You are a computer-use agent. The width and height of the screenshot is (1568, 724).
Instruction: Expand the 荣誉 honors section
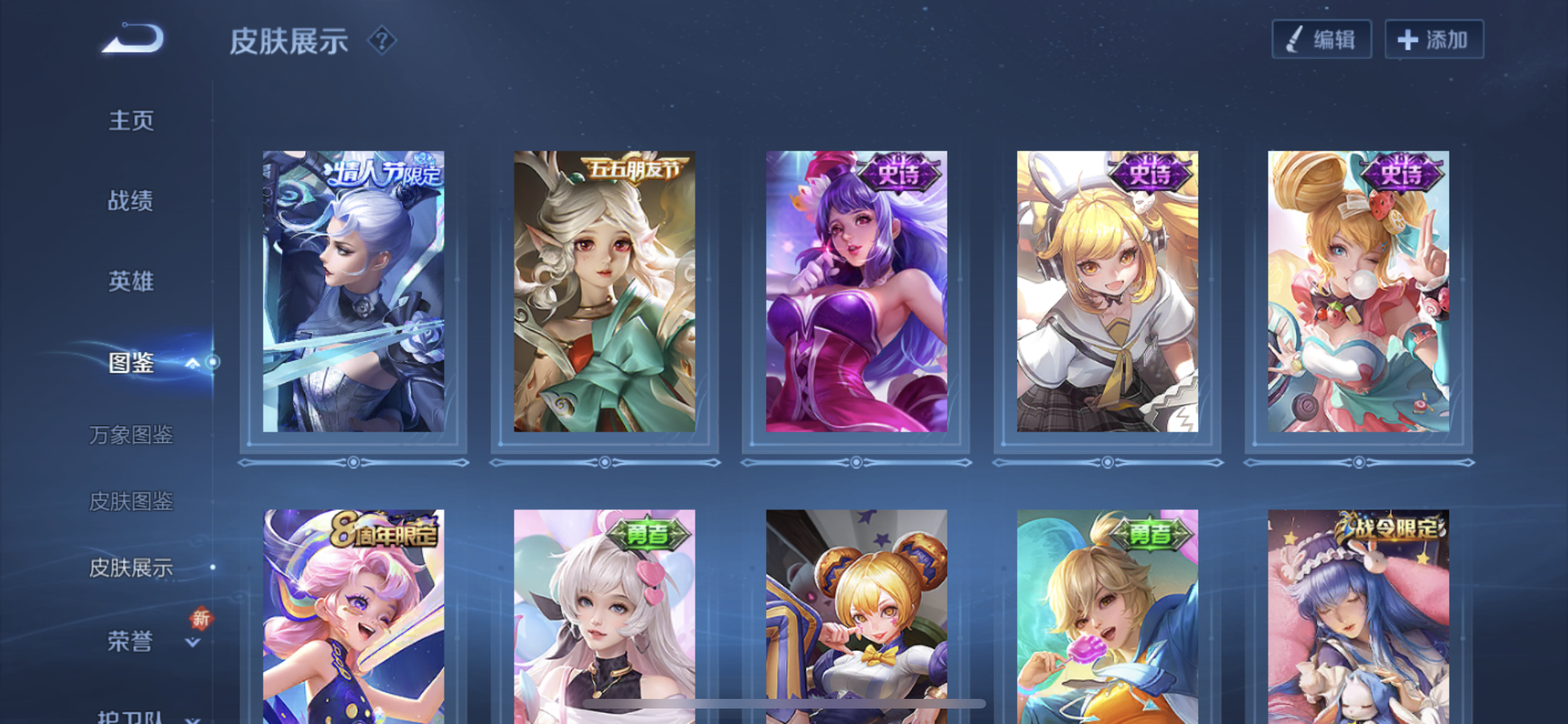192,642
